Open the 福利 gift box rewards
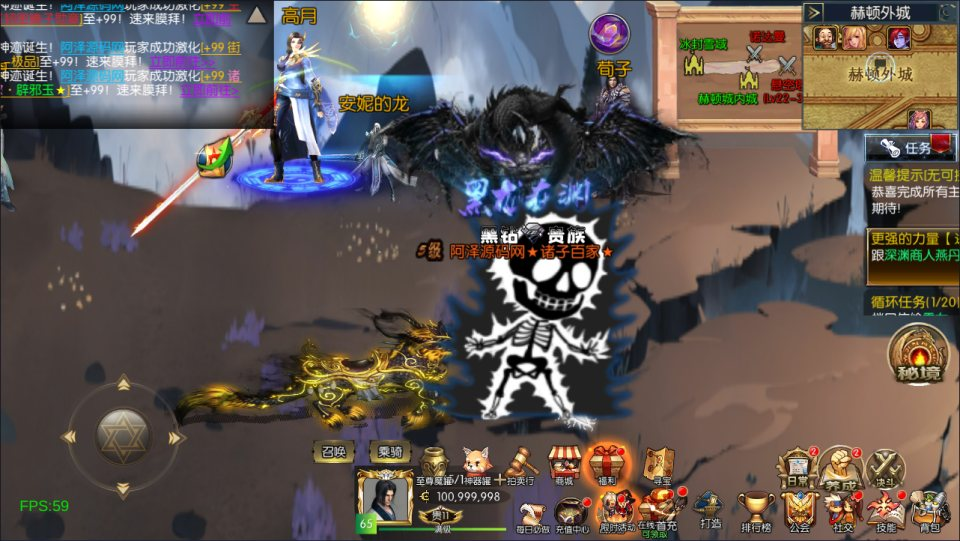This screenshot has height=541, width=960. point(607,465)
